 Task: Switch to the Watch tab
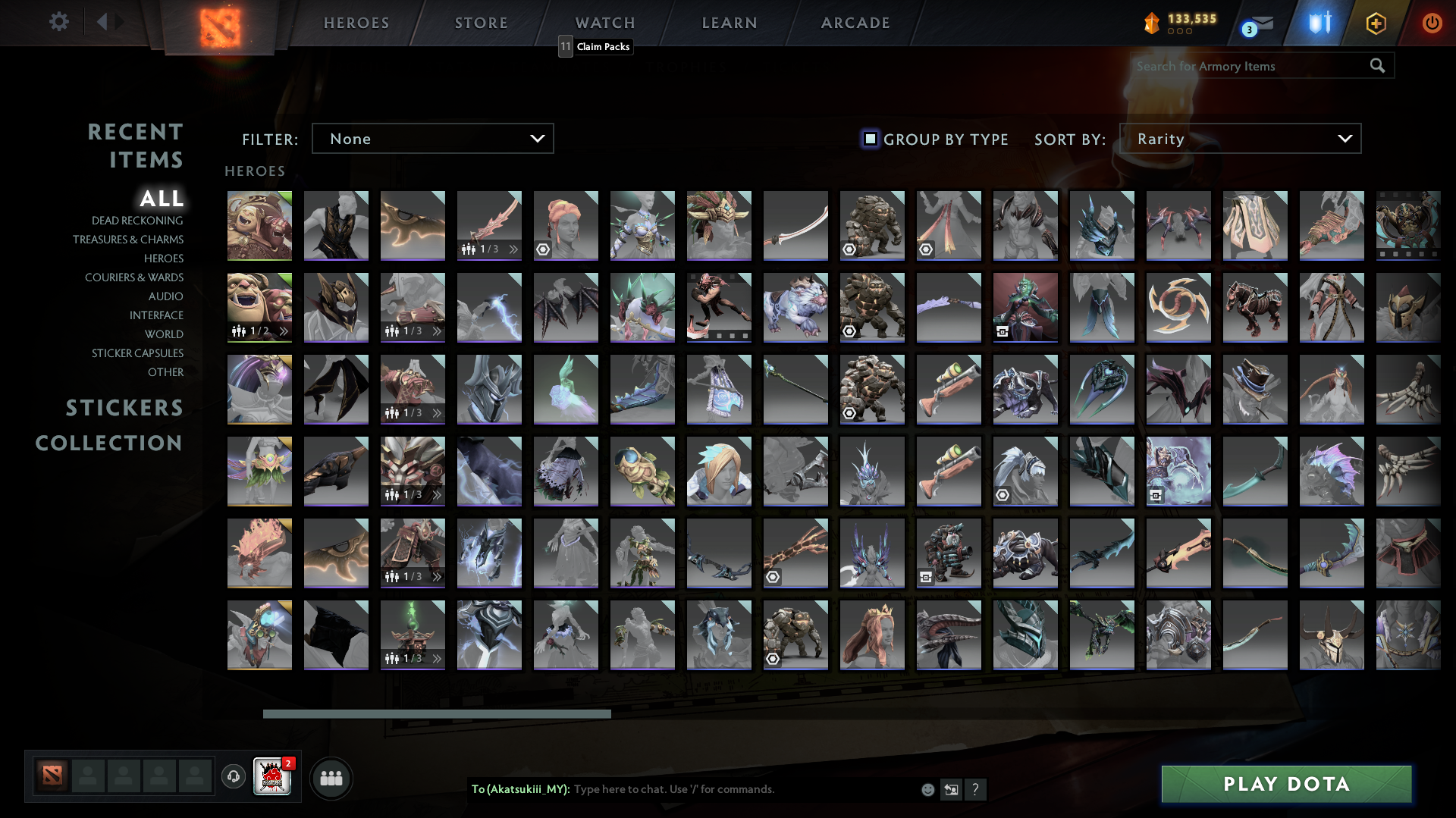pyautogui.click(x=604, y=23)
